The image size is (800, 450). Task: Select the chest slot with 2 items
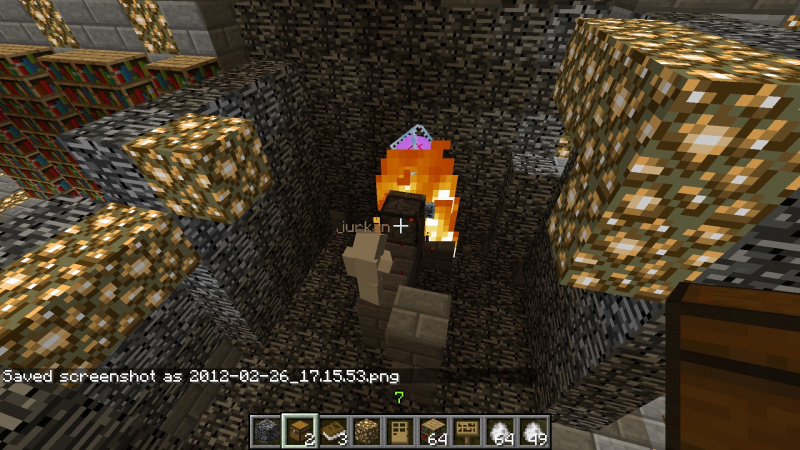point(298,431)
